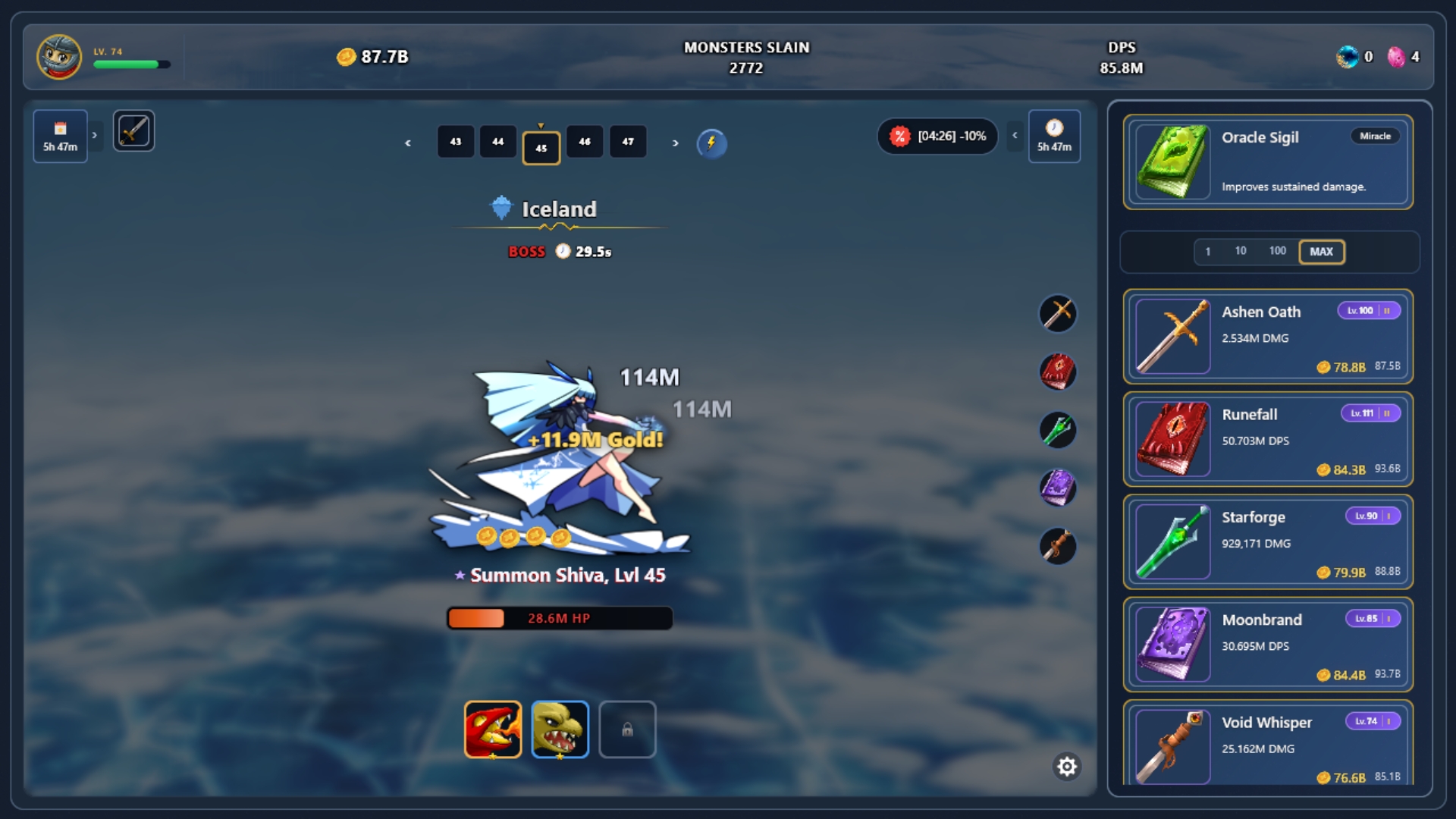Screen dimensions: 1456x819
Task: Go to the next stages arrow
Action: click(x=675, y=143)
